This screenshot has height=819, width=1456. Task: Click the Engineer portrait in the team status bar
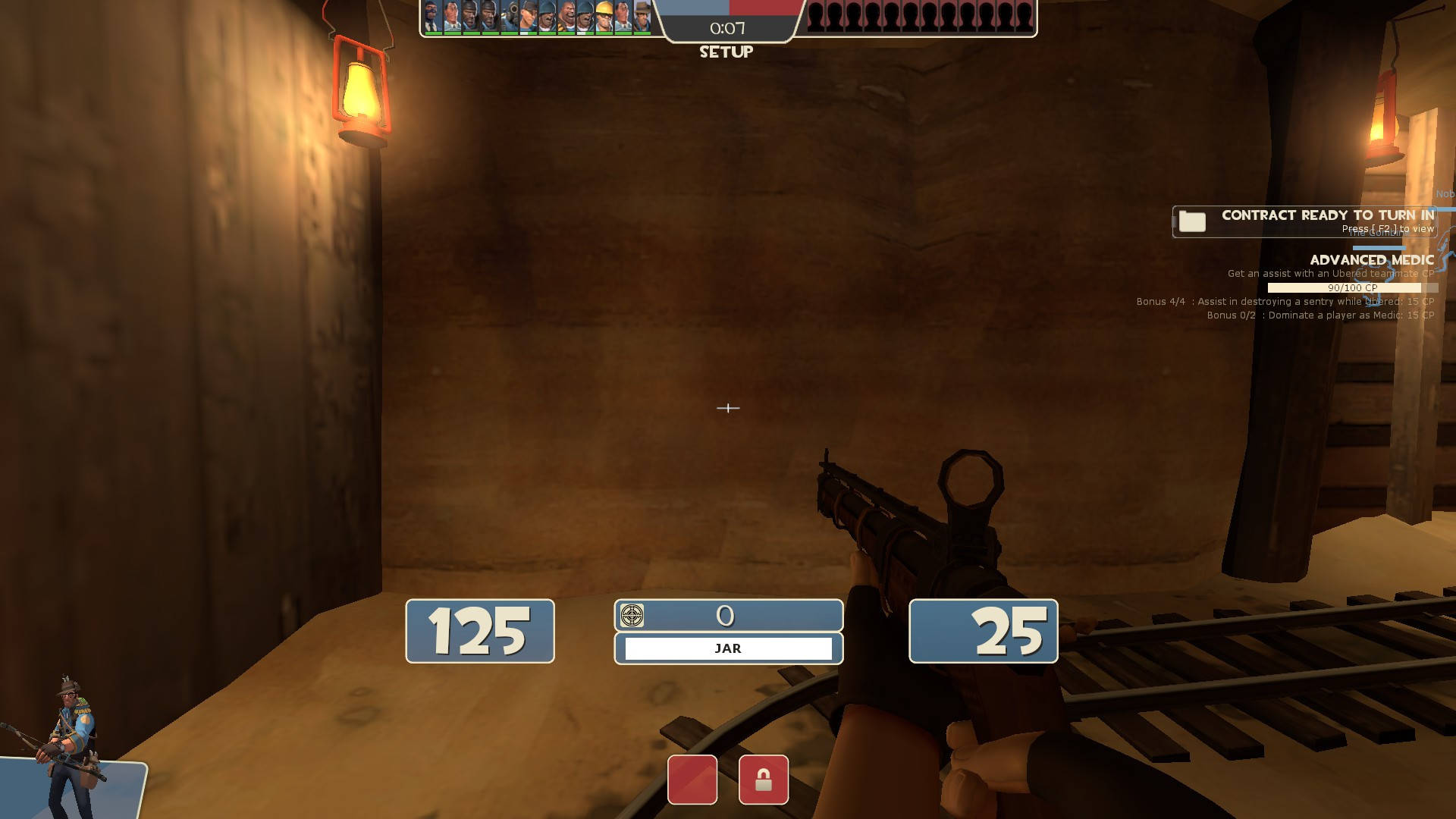click(603, 15)
